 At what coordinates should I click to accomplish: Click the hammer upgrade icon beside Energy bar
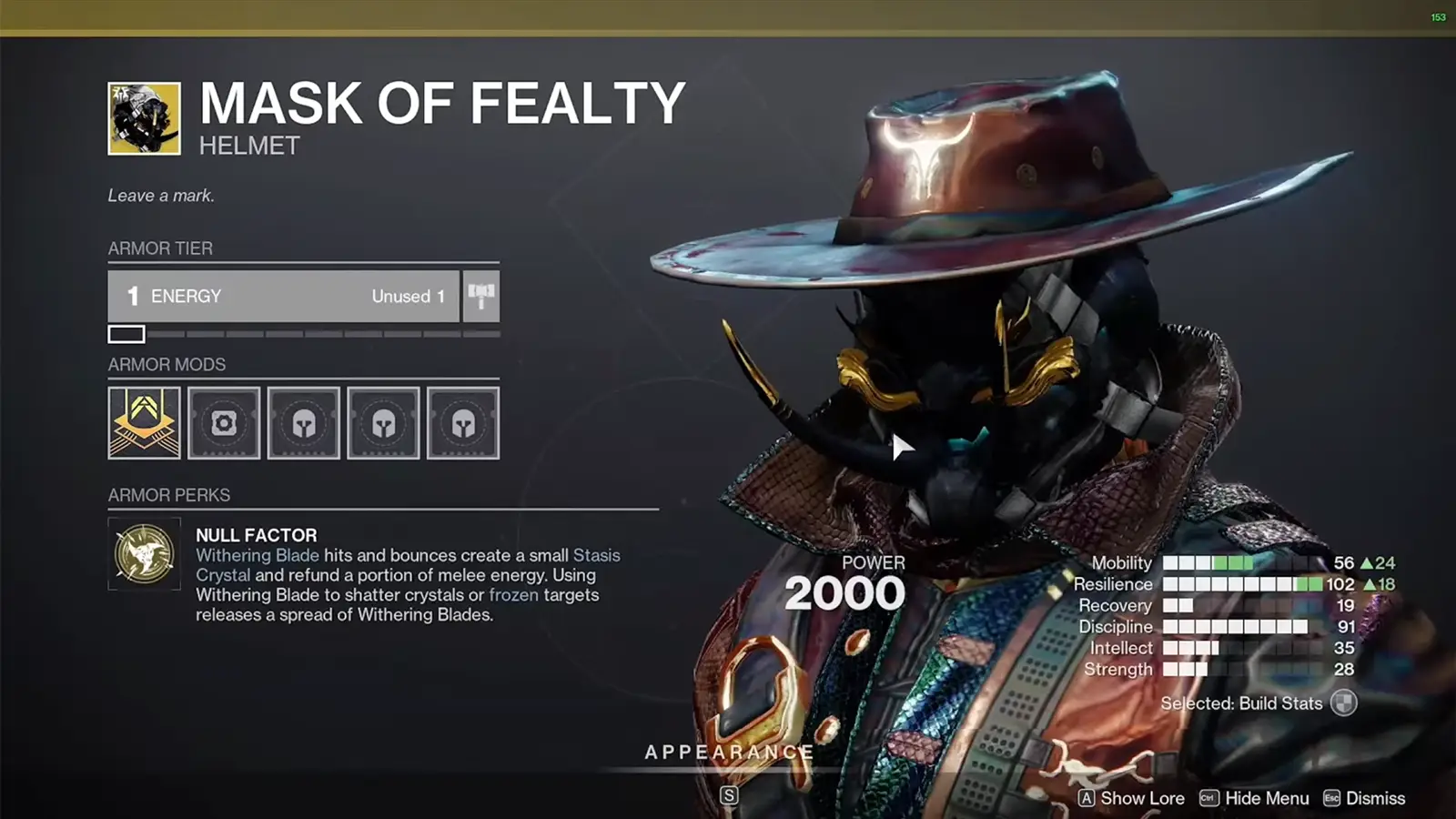[x=481, y=296]
